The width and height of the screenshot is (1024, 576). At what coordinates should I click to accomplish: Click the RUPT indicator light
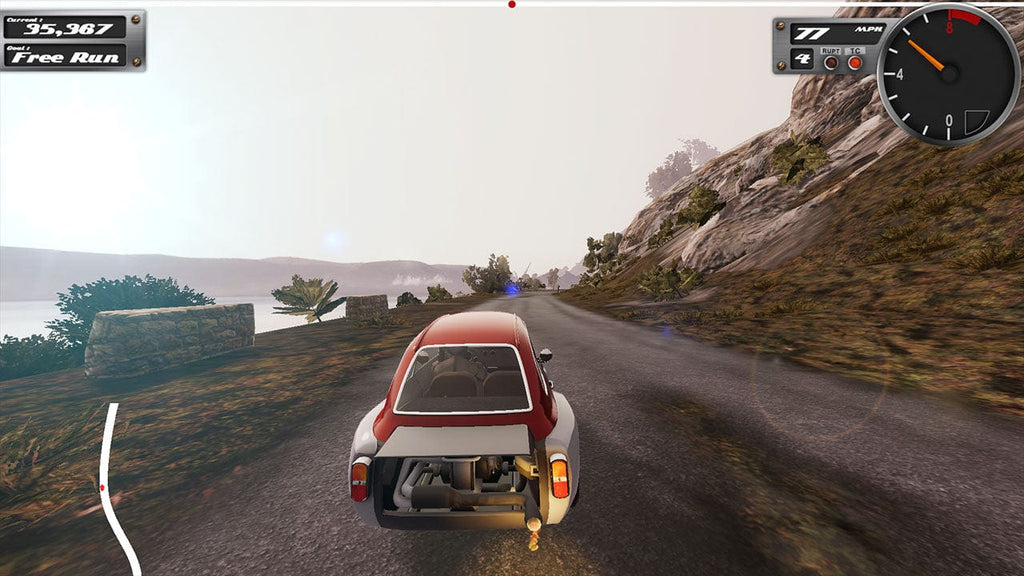click(831, 62)
